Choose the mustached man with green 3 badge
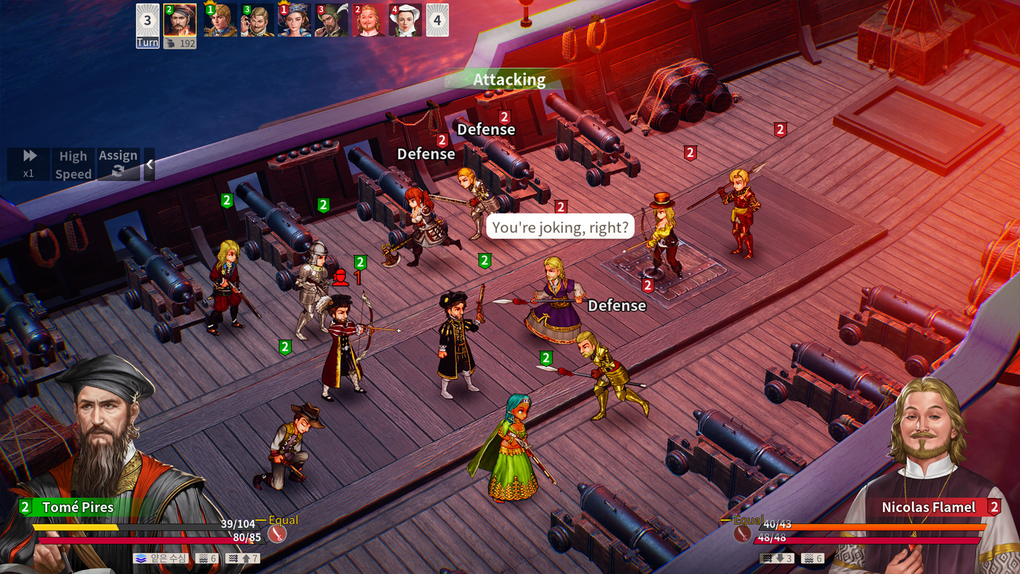The image size is (1020, 574). click(x=257, y=20)
